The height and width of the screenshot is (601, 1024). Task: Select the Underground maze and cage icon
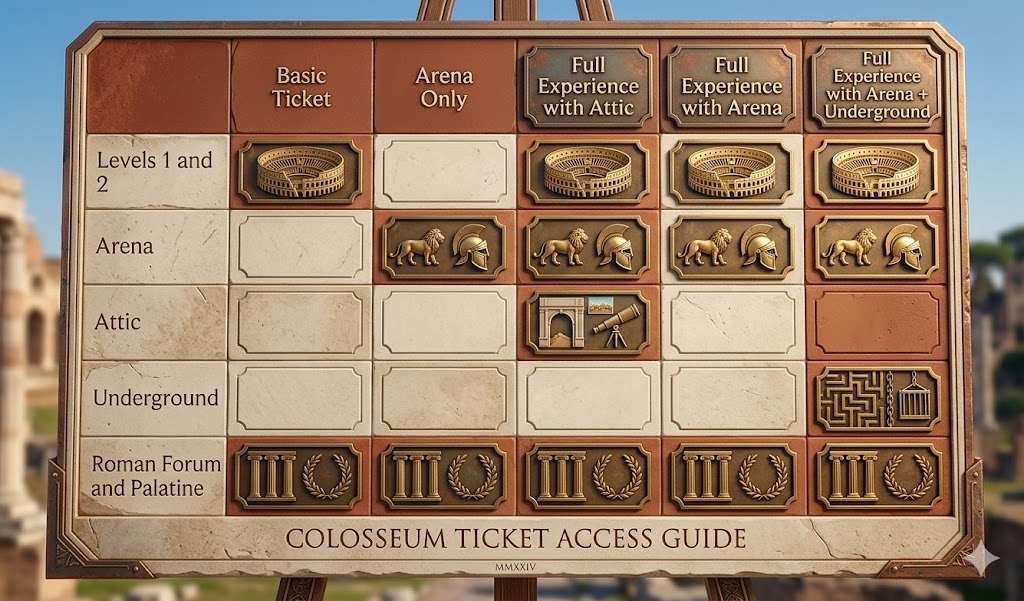(x=875, y=398)
